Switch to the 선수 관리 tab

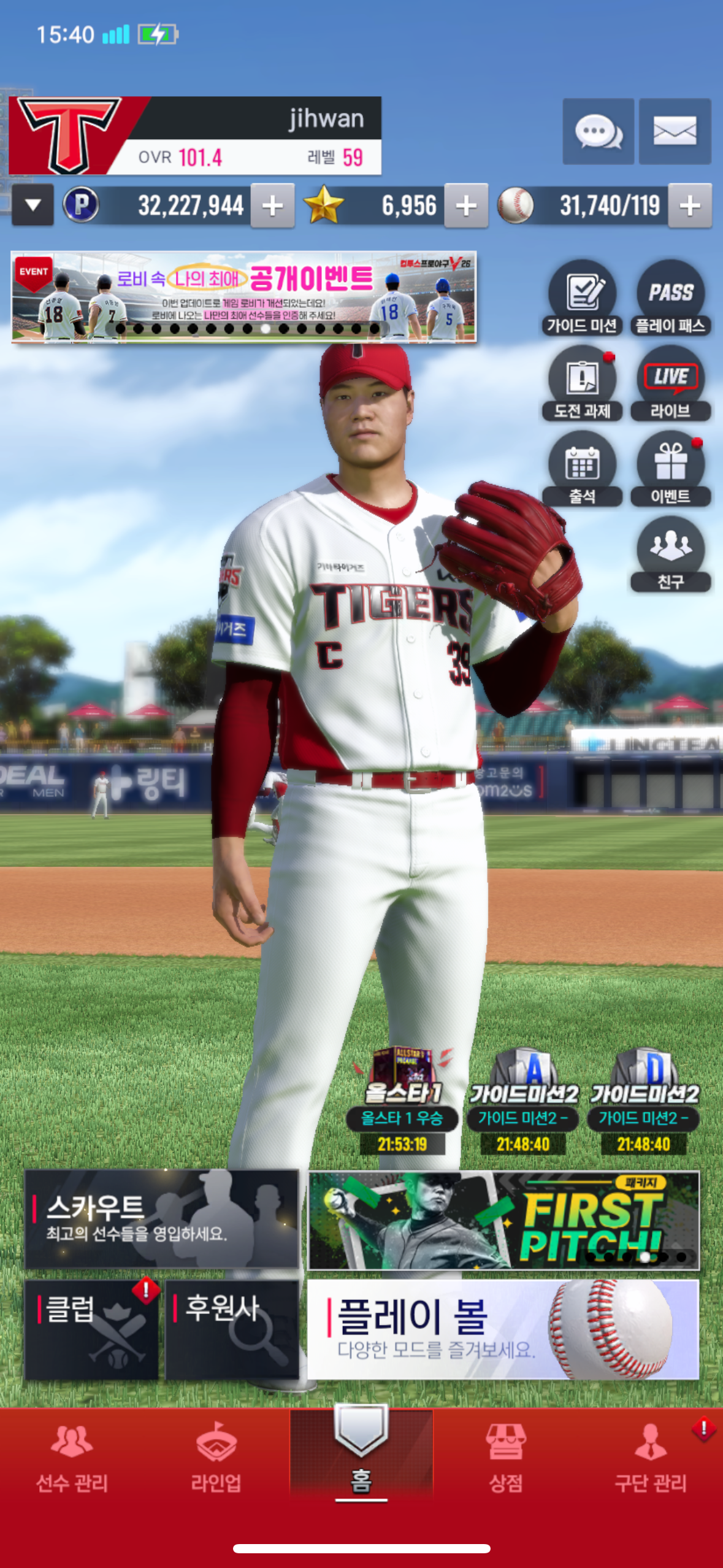coord(72,1458)
